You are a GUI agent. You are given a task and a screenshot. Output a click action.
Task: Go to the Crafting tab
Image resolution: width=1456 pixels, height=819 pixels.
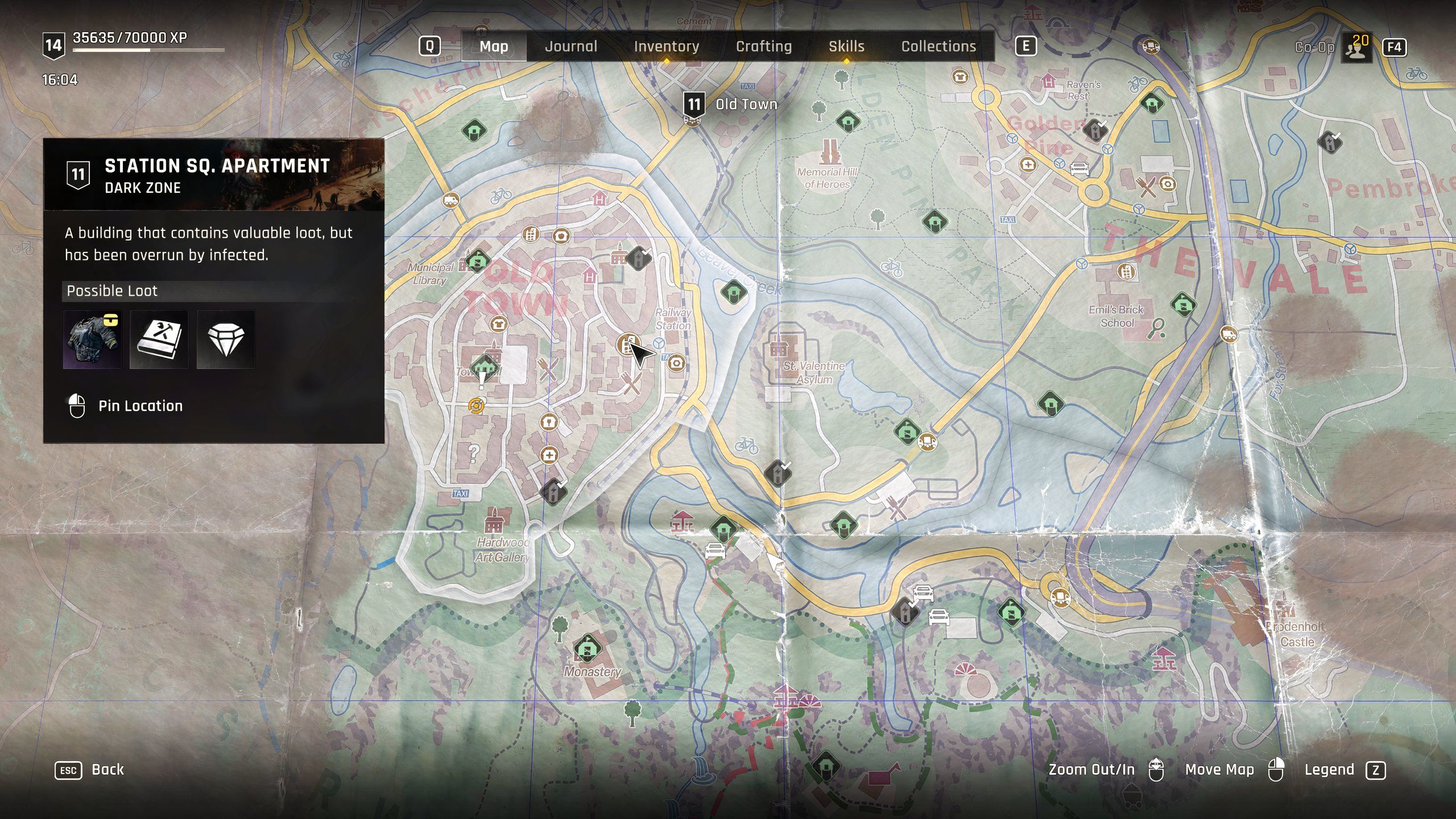764,47
